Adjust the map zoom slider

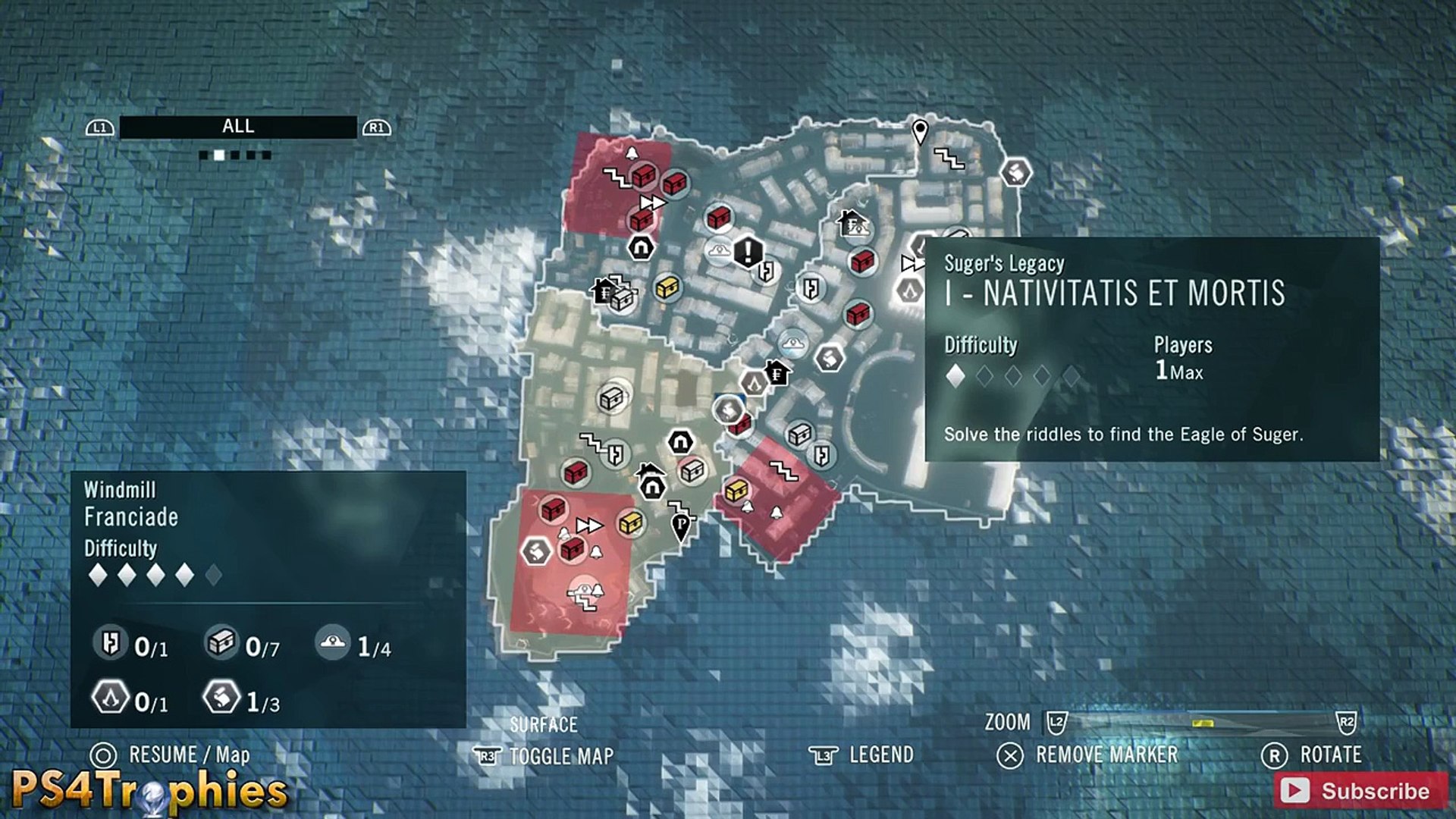coord(1202,723)
